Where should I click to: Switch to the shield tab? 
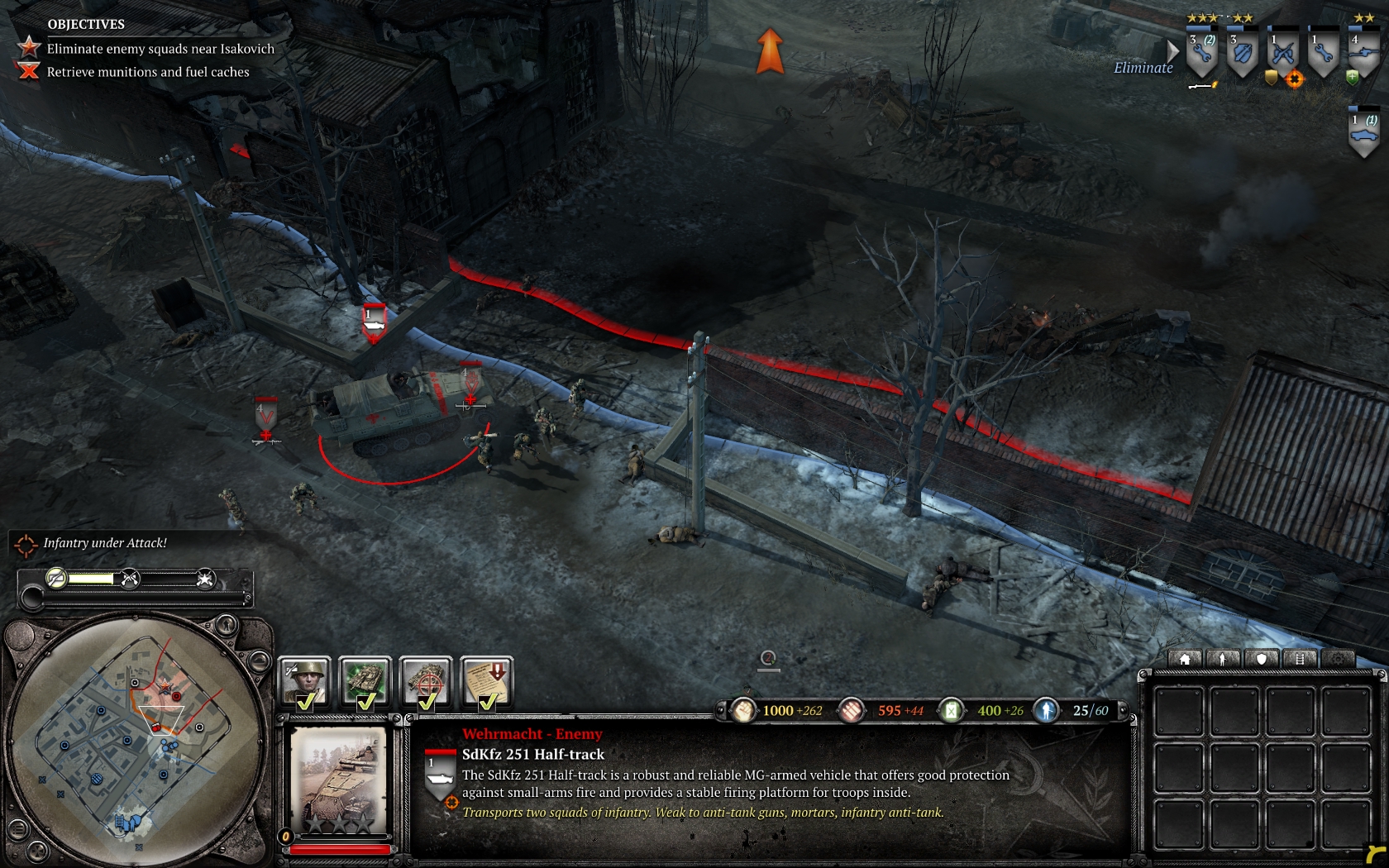click(x=1262, y=659)
